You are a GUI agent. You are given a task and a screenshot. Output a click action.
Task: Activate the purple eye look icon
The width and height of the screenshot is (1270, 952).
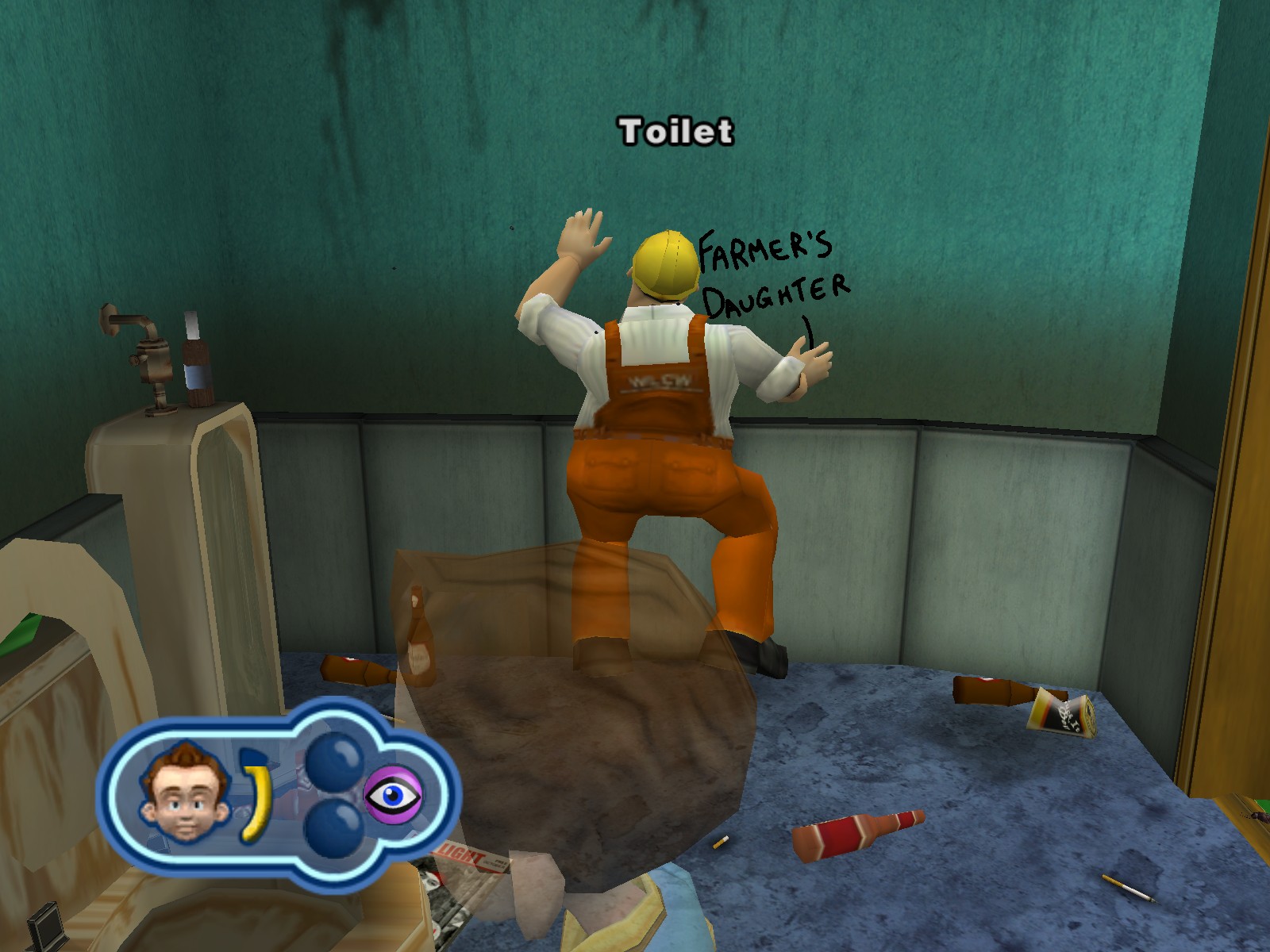(x=393, y=795)
